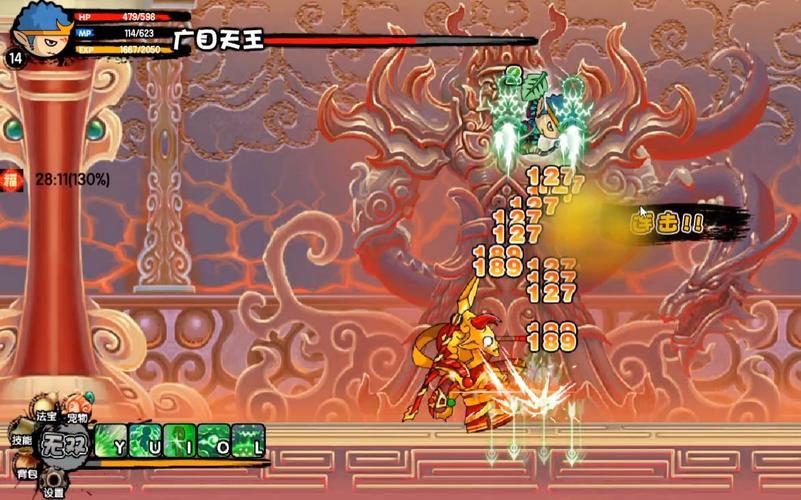Screen dimensions: 801x500
Task: Use the skill icon labeled I
Action: point(180,441)
